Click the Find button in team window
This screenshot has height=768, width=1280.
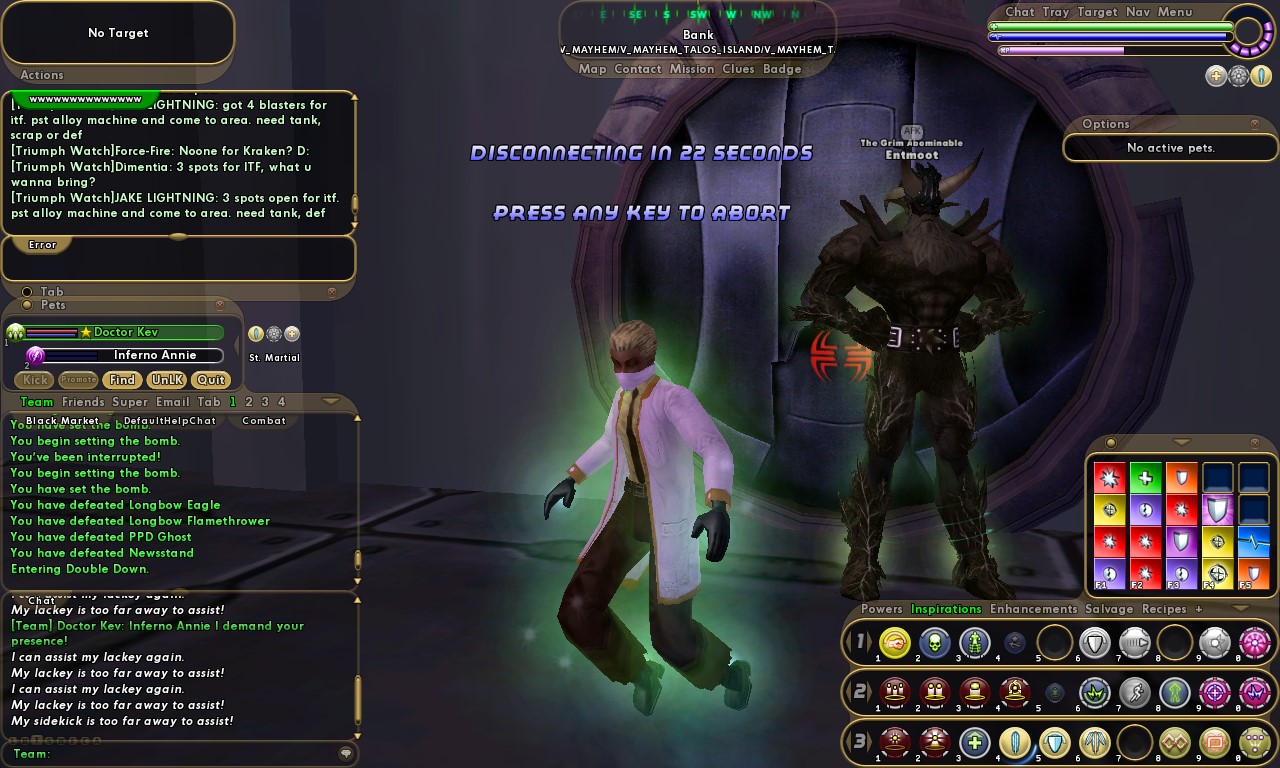[x=122, y=380]
